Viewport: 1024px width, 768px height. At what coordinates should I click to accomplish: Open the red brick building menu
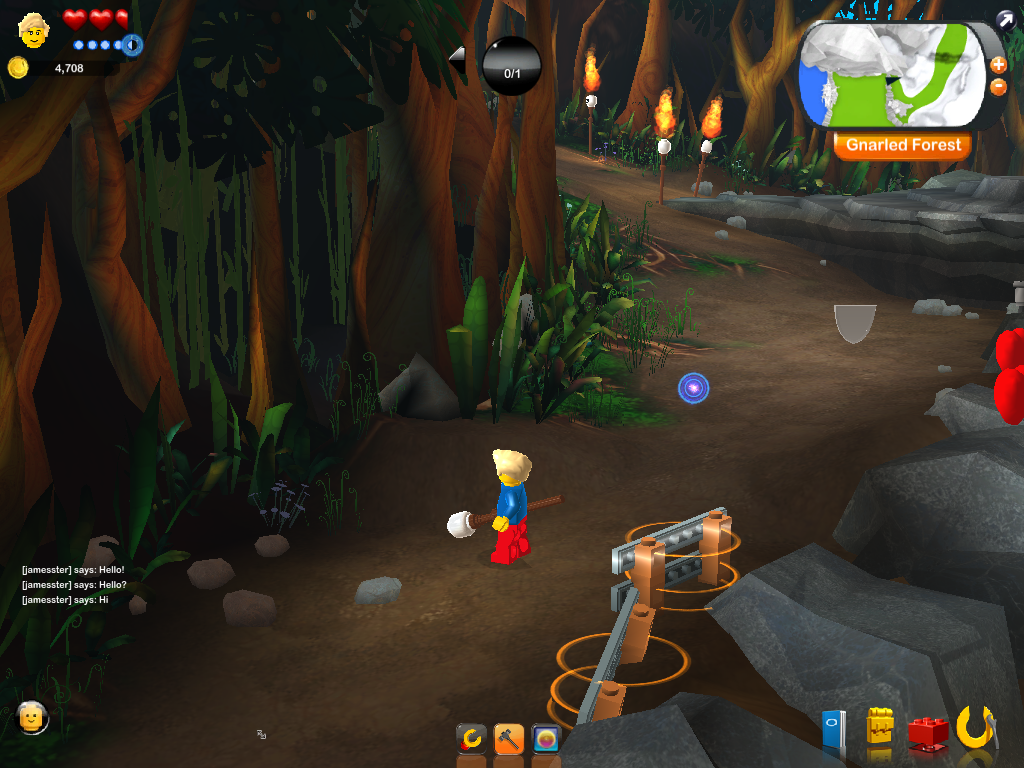point(928,732)
